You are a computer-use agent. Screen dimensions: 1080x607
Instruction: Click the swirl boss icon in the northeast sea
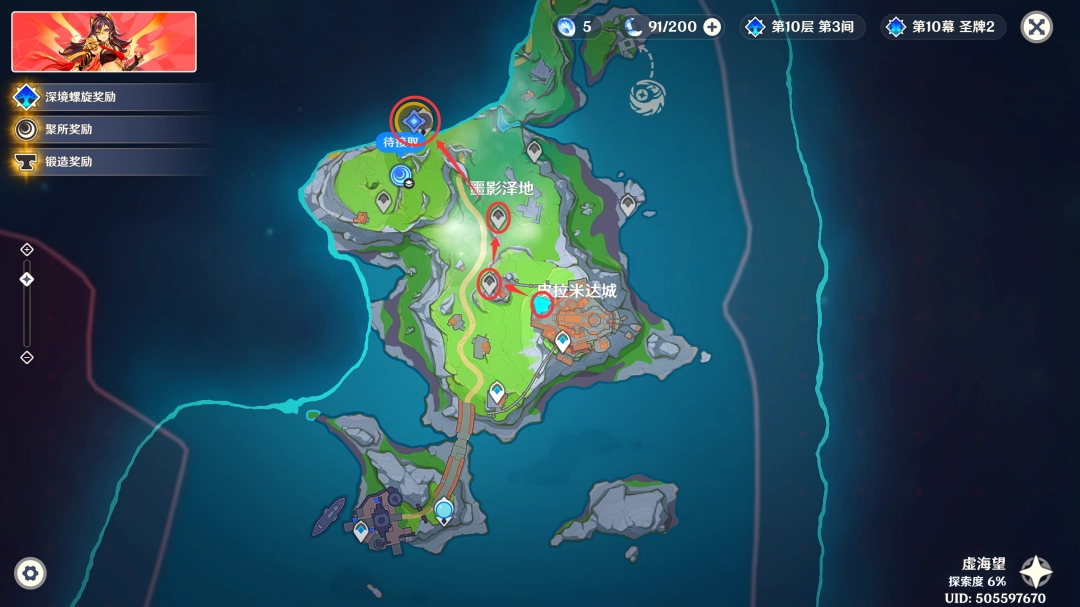pos(647,97)
